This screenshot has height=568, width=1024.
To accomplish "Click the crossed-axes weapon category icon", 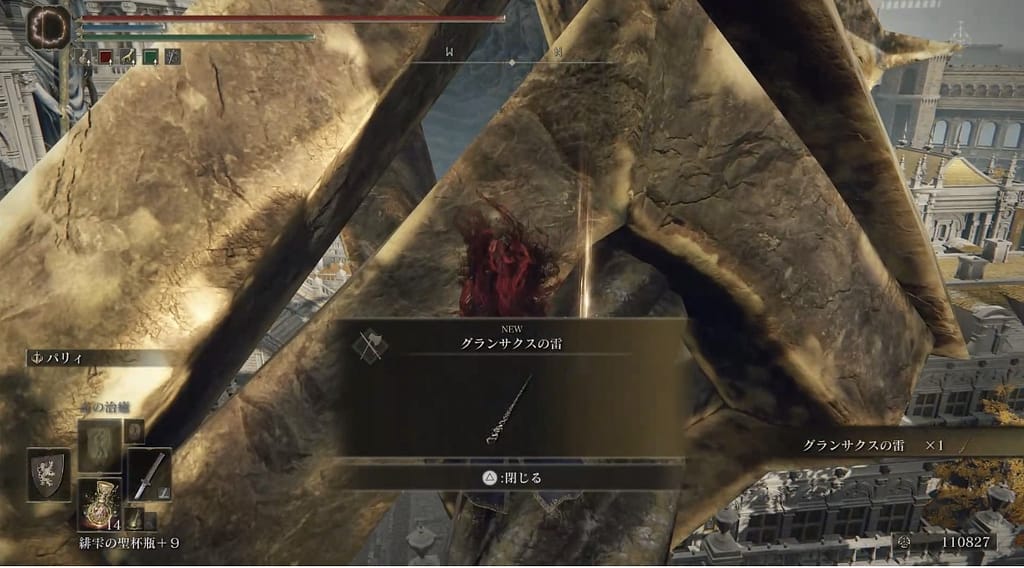I will (370, 343).
